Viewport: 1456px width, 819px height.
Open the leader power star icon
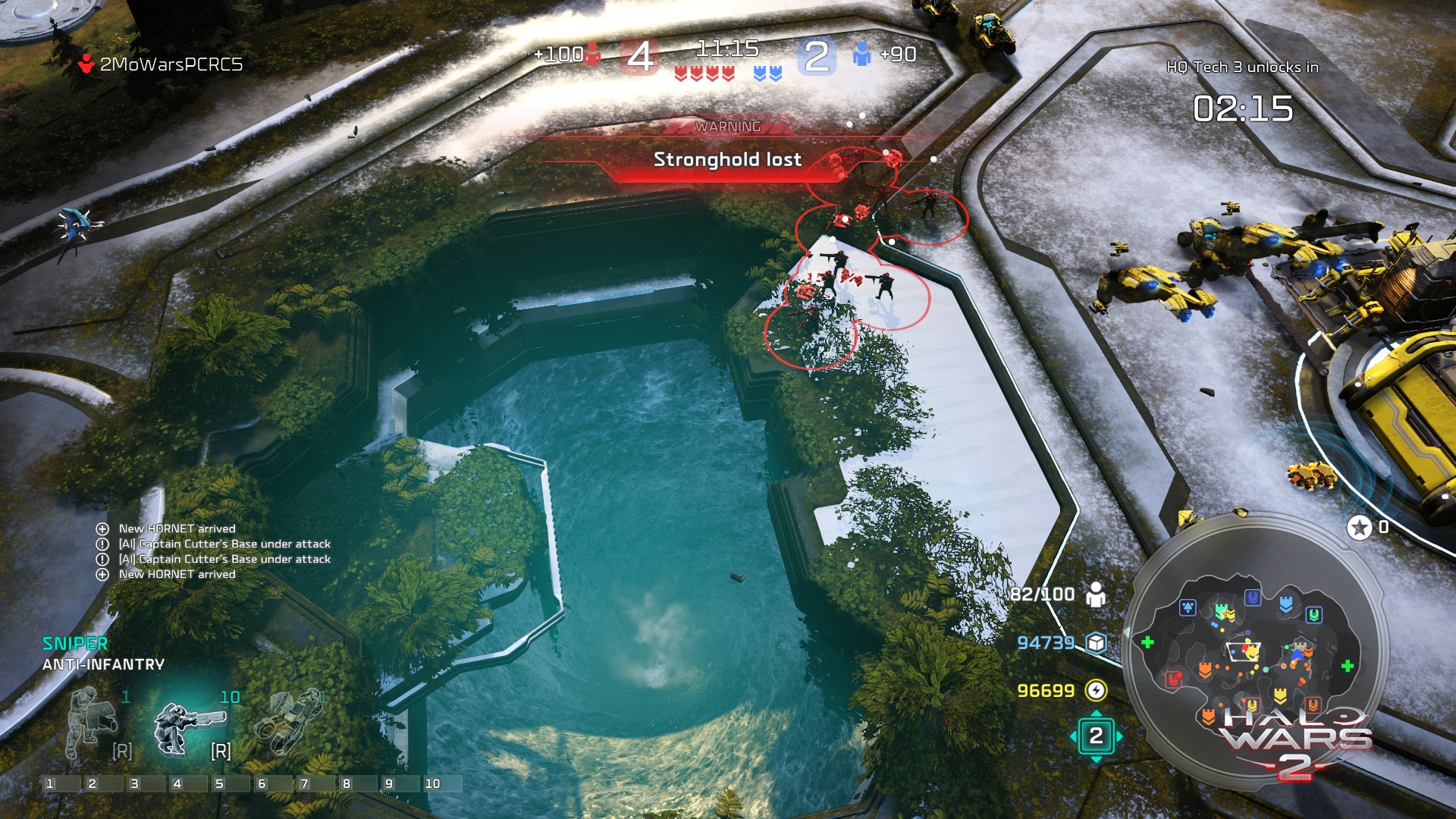[1359, 527]
